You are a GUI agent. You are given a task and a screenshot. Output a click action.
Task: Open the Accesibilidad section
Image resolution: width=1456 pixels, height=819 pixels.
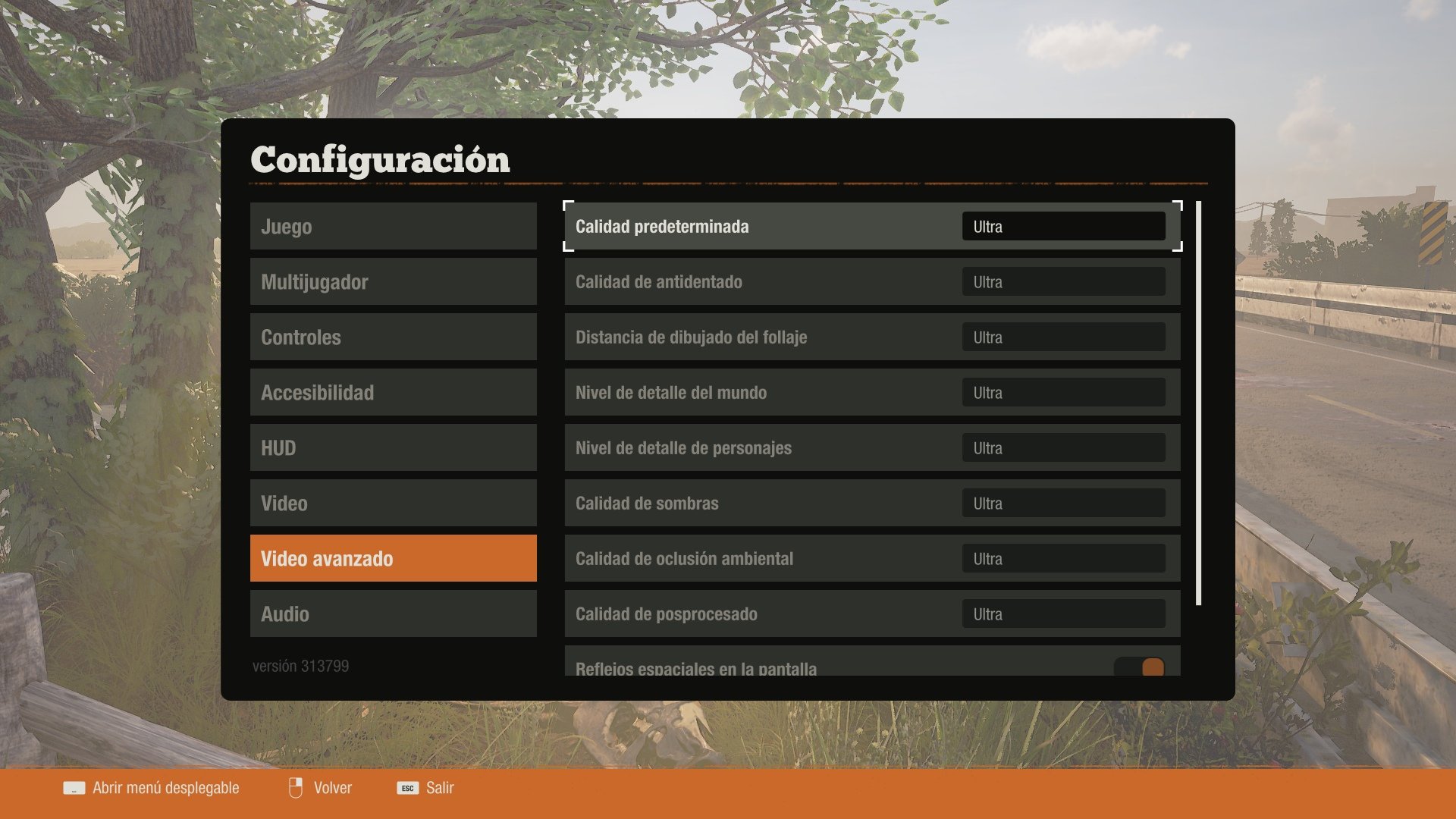pyautogui.click(x=393, y=392)
